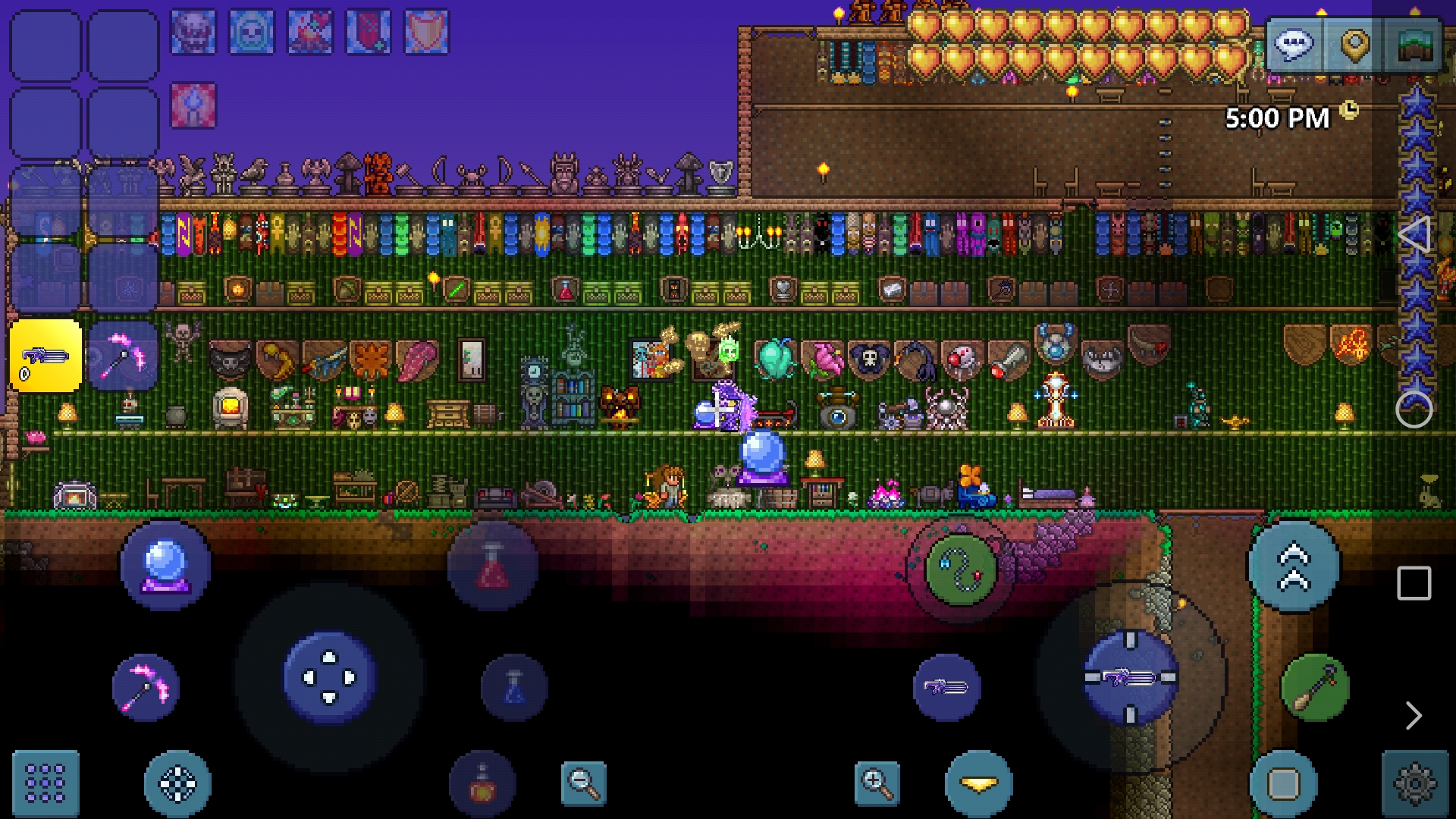Open the inventory grid button
This screenshot has width=1456, height=819.
point(45,783)
